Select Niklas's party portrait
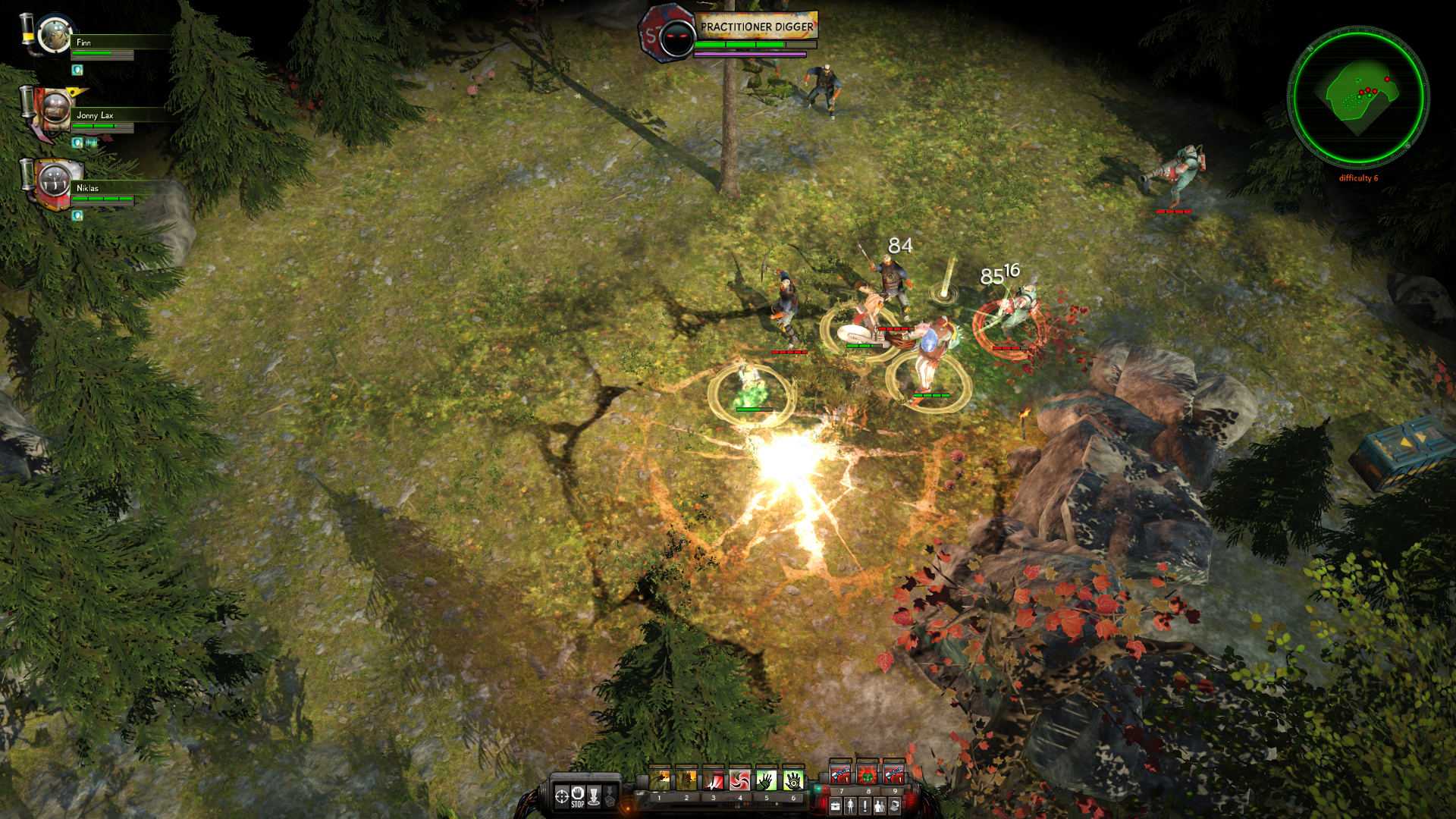 [53, 182]
